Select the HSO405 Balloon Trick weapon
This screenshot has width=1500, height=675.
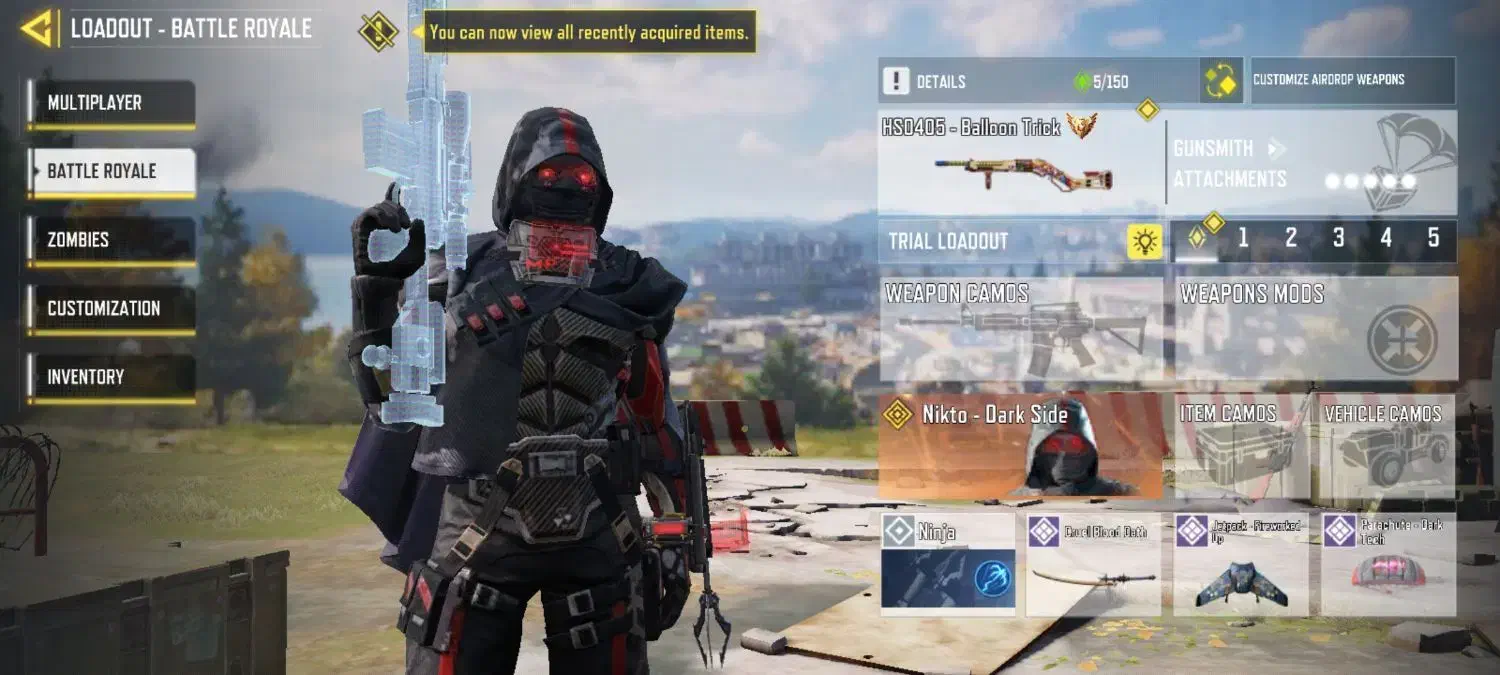click(x=1020, y=163)
